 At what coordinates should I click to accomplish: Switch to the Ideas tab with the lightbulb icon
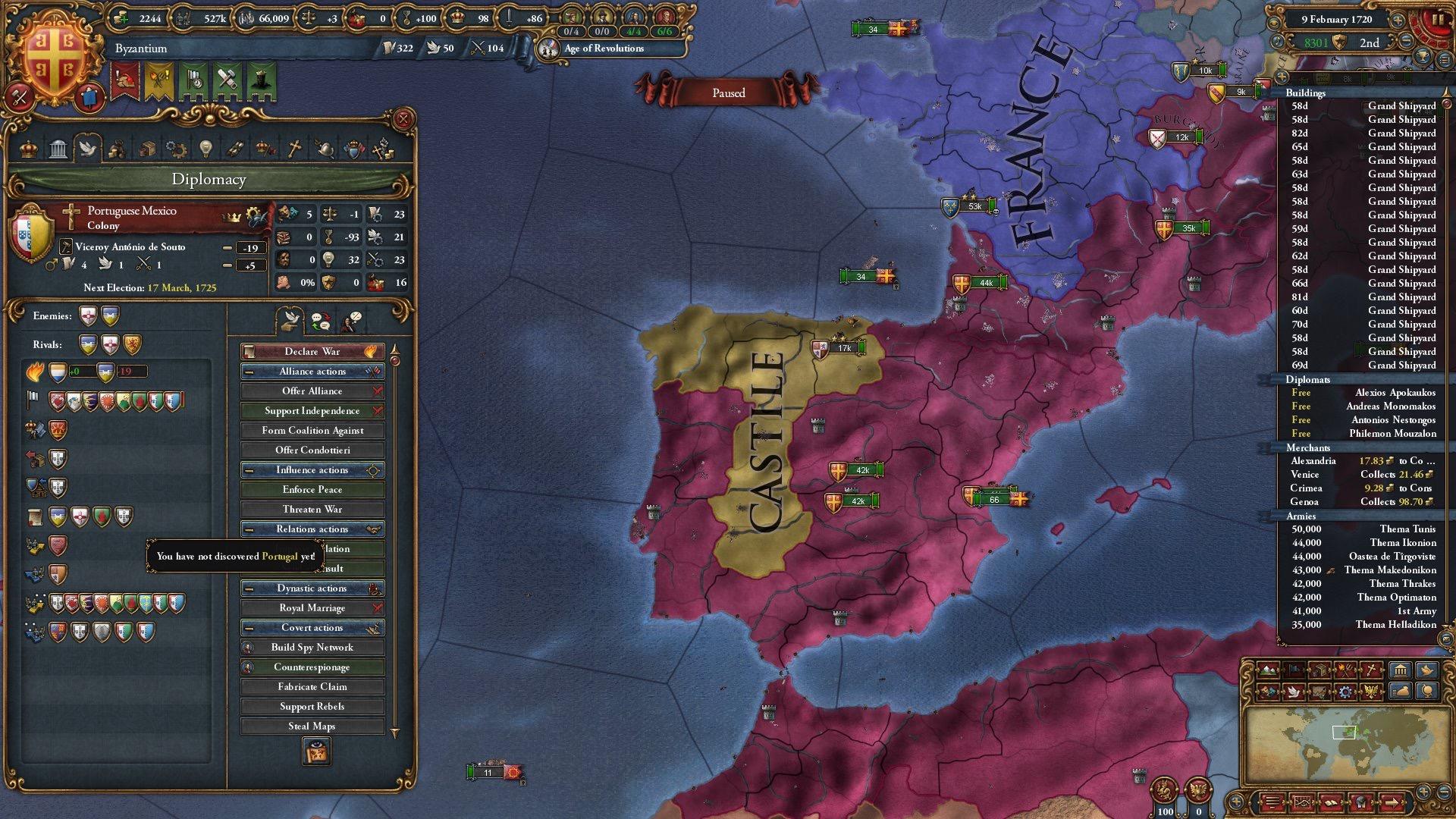click(205, 149)
